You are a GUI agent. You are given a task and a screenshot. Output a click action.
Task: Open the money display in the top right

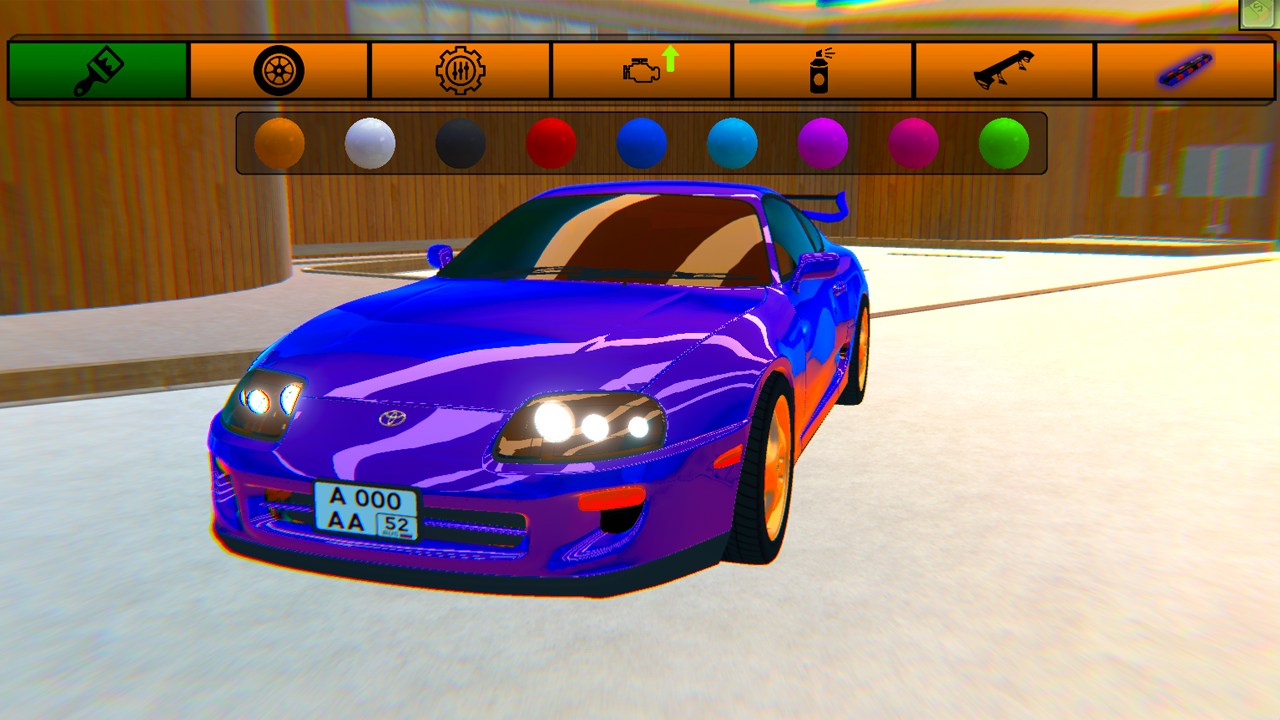point(1258,12)
